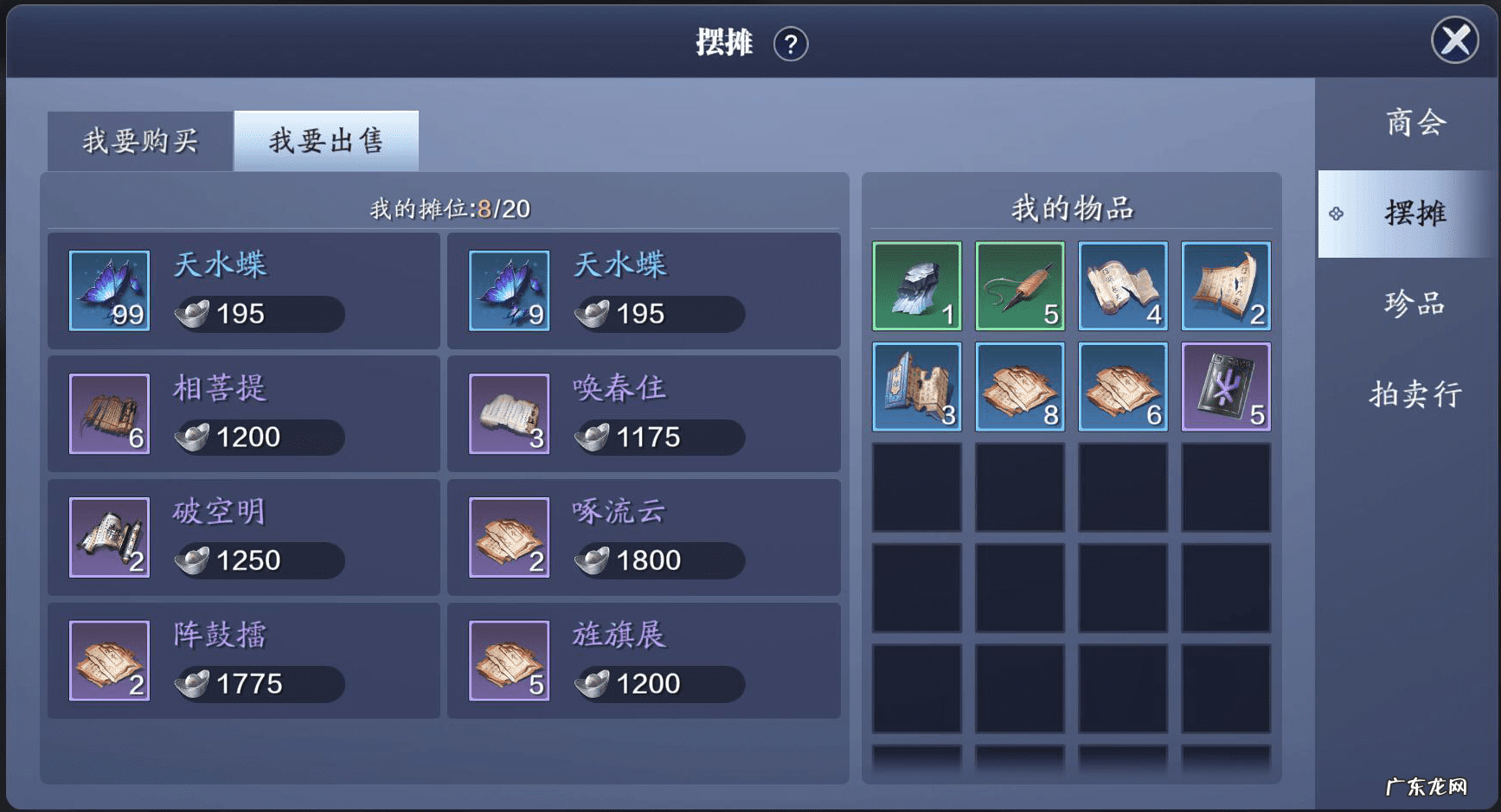Click the second 天水蝶 butterfly icon with quantity 9

510,290
